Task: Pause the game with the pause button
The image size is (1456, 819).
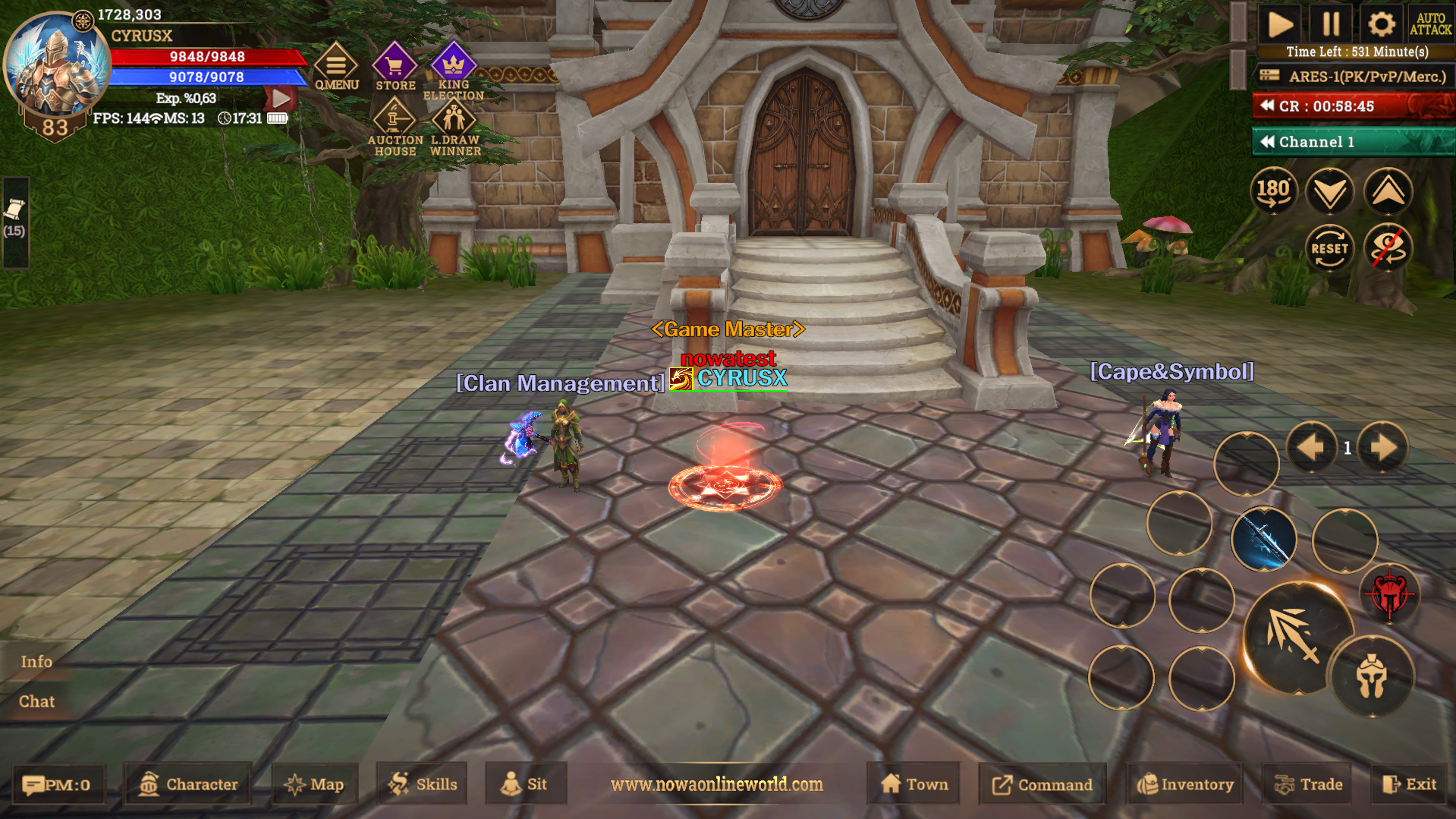Action: coord(1331,24)
